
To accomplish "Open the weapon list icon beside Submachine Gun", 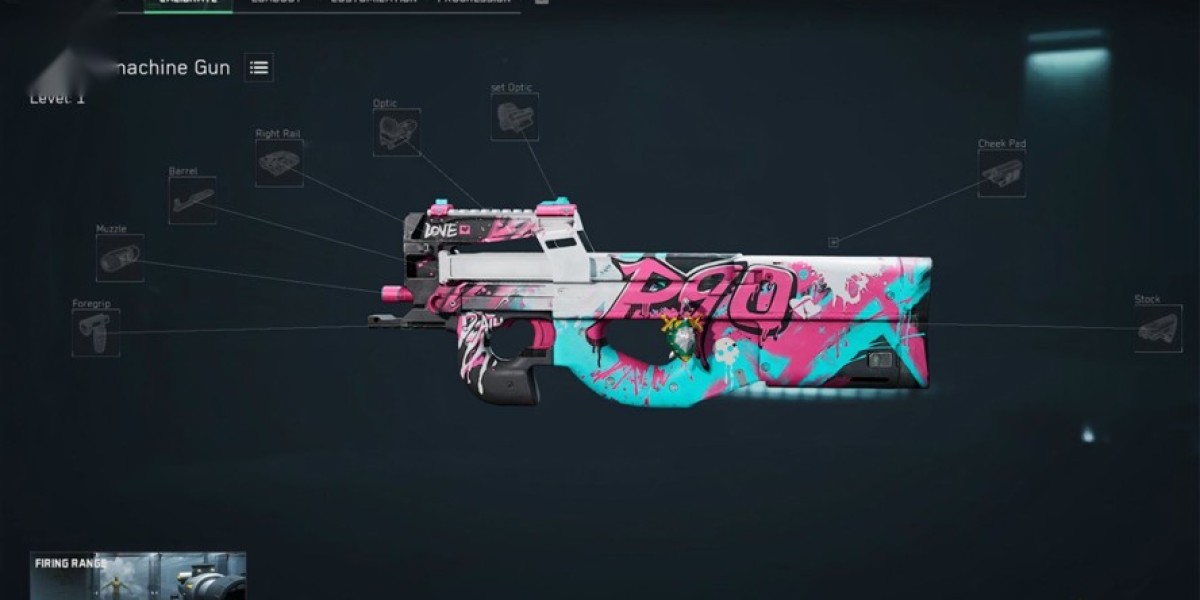I will (259, 68).
